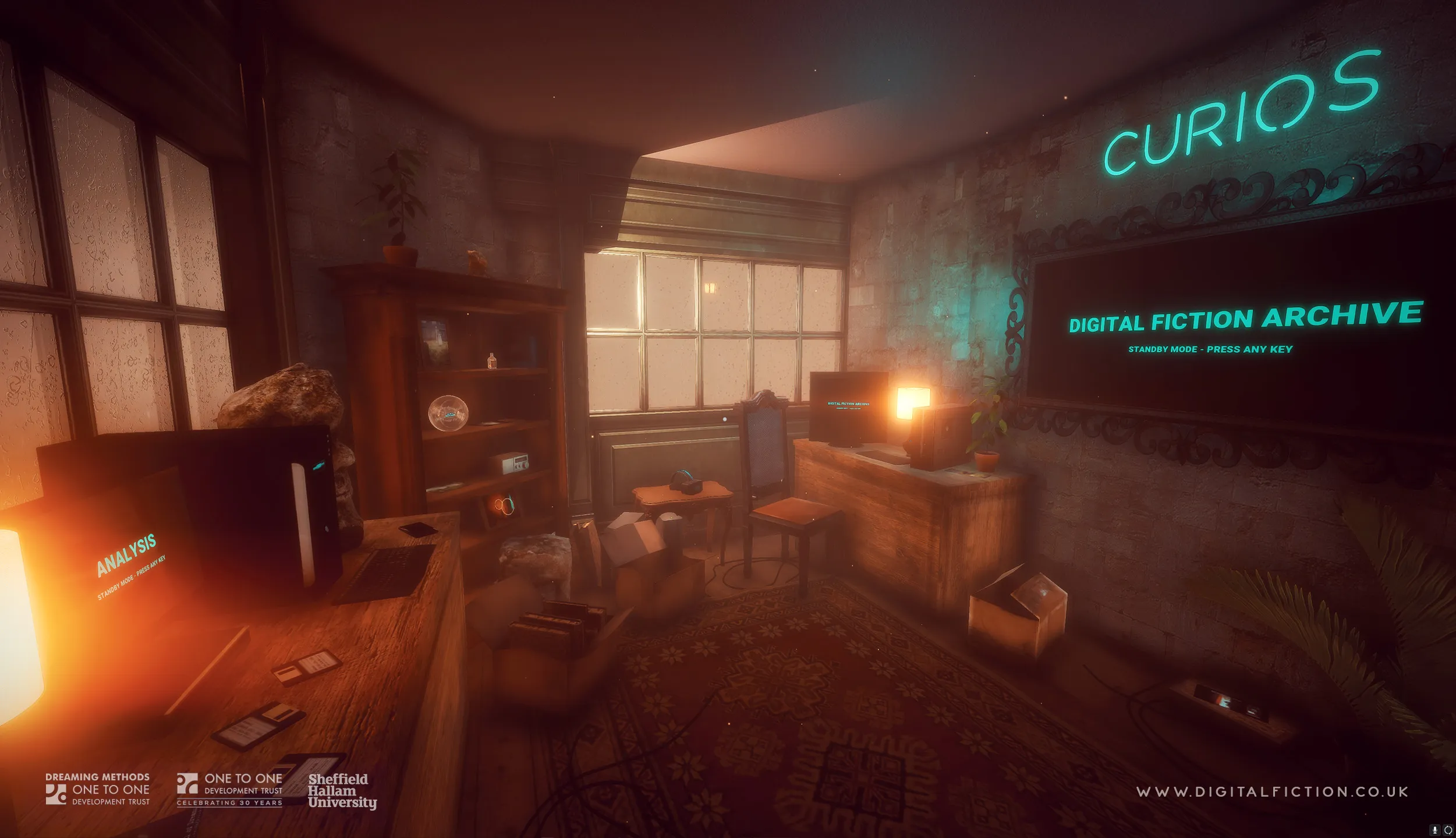Toggle the microphone icon
The height and width of the screenshot is (838, 1456).
pos(1434,830)
